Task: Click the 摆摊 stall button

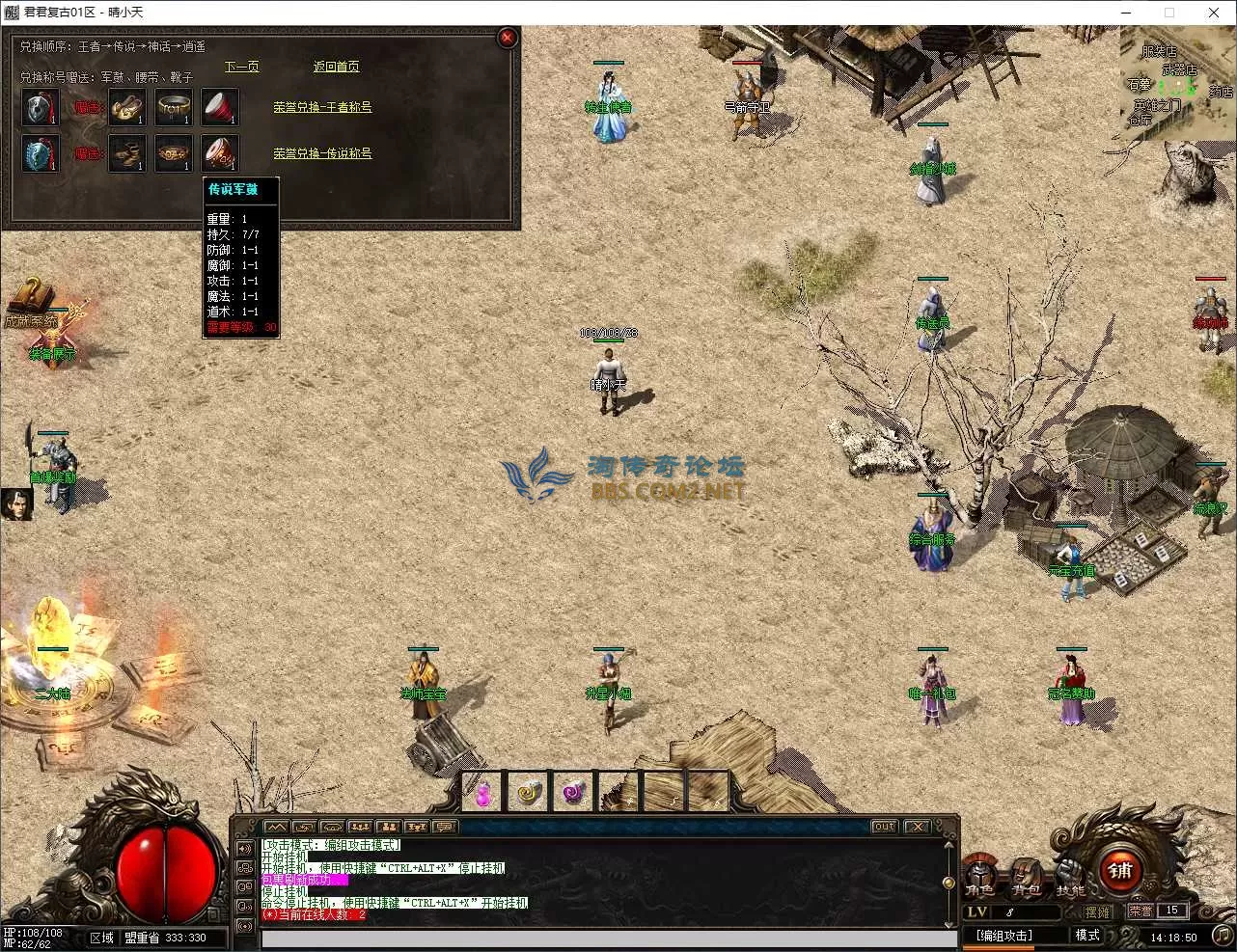Action: [x=1097, y=911]
